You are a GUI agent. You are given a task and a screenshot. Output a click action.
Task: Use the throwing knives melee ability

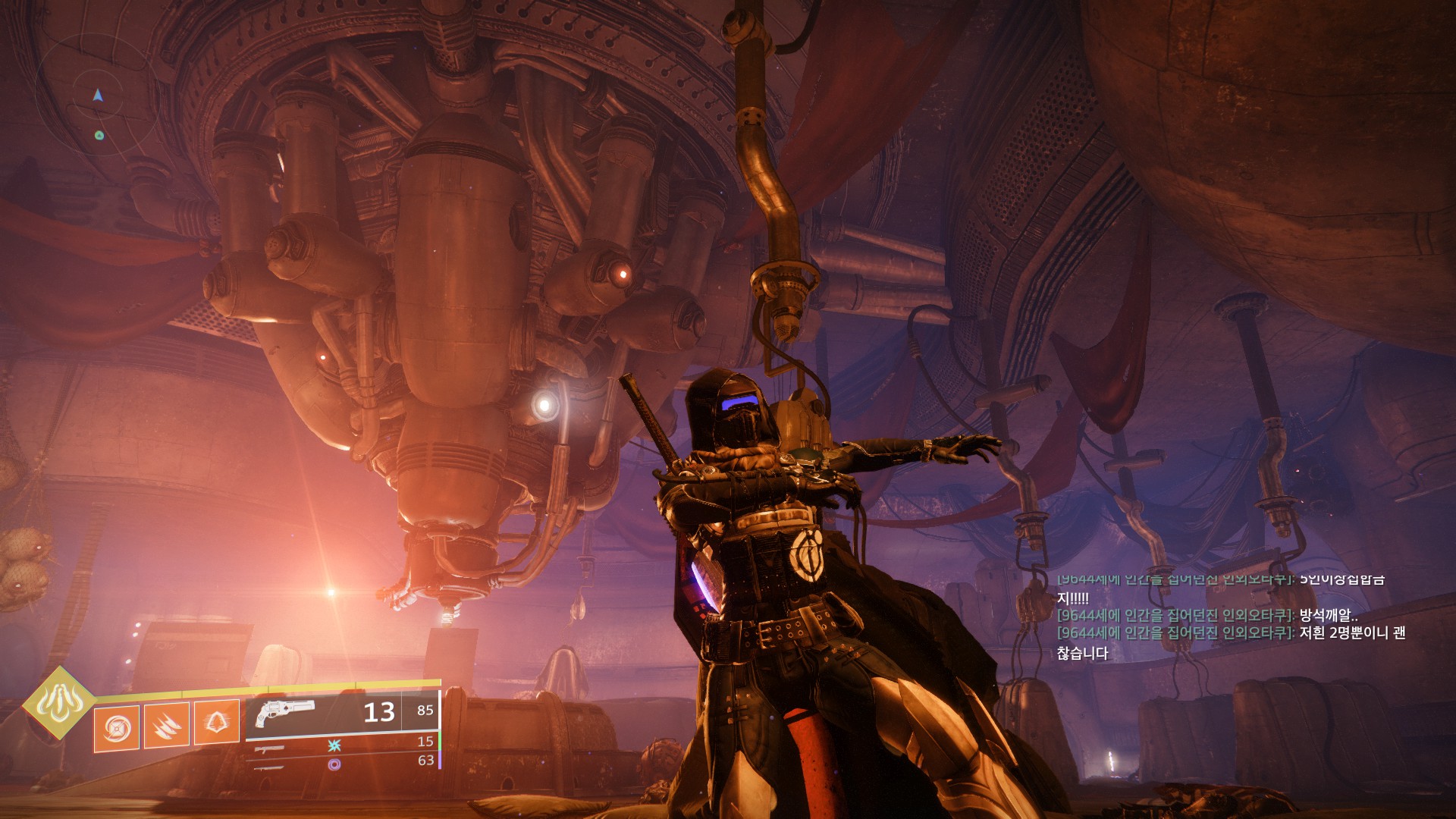point(166,726)
